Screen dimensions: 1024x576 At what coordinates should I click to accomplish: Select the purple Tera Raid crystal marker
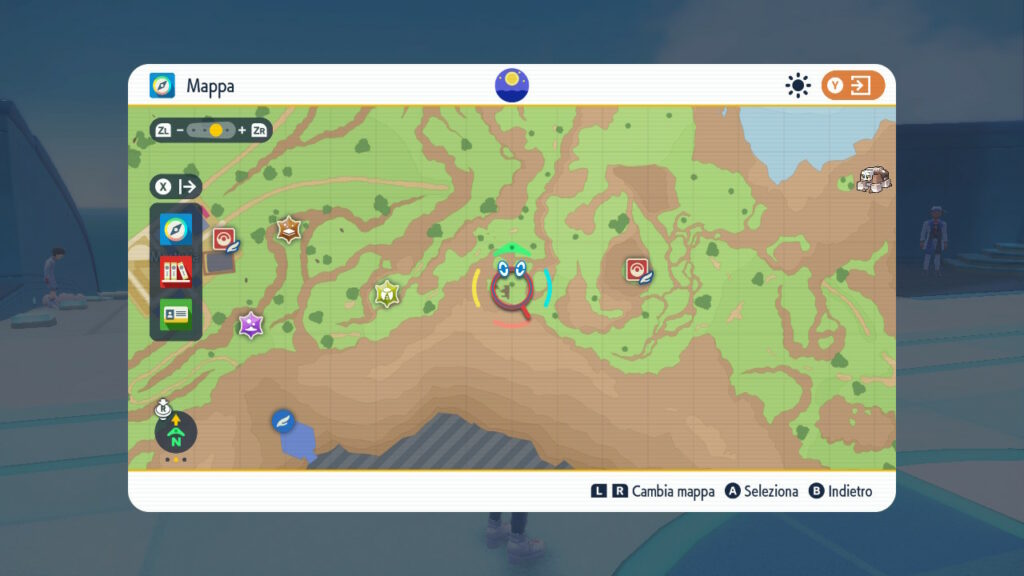pos(251,325)
